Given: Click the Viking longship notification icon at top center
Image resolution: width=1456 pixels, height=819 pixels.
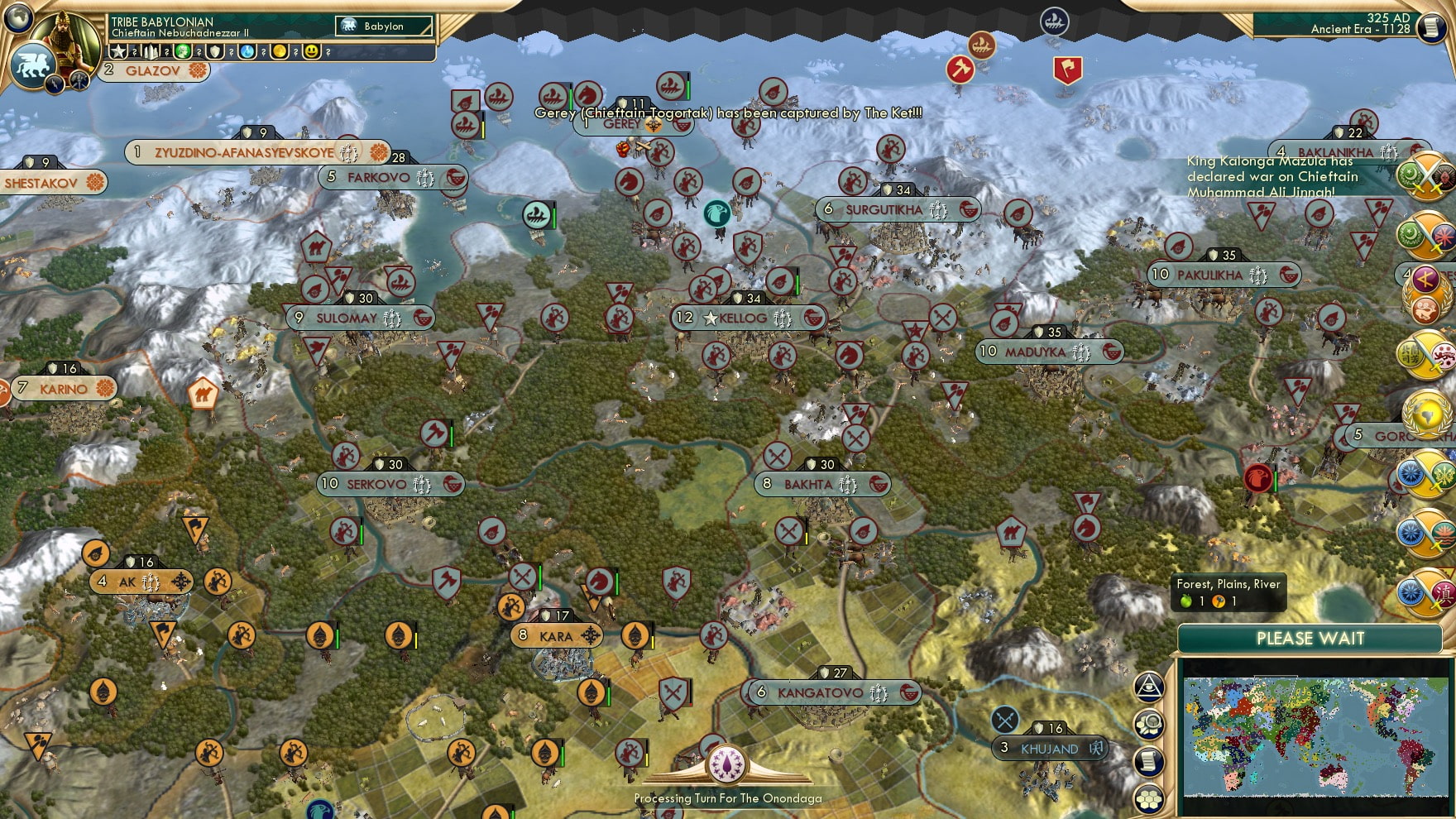Looking at the screenshot, I should (x=981, y=45).
